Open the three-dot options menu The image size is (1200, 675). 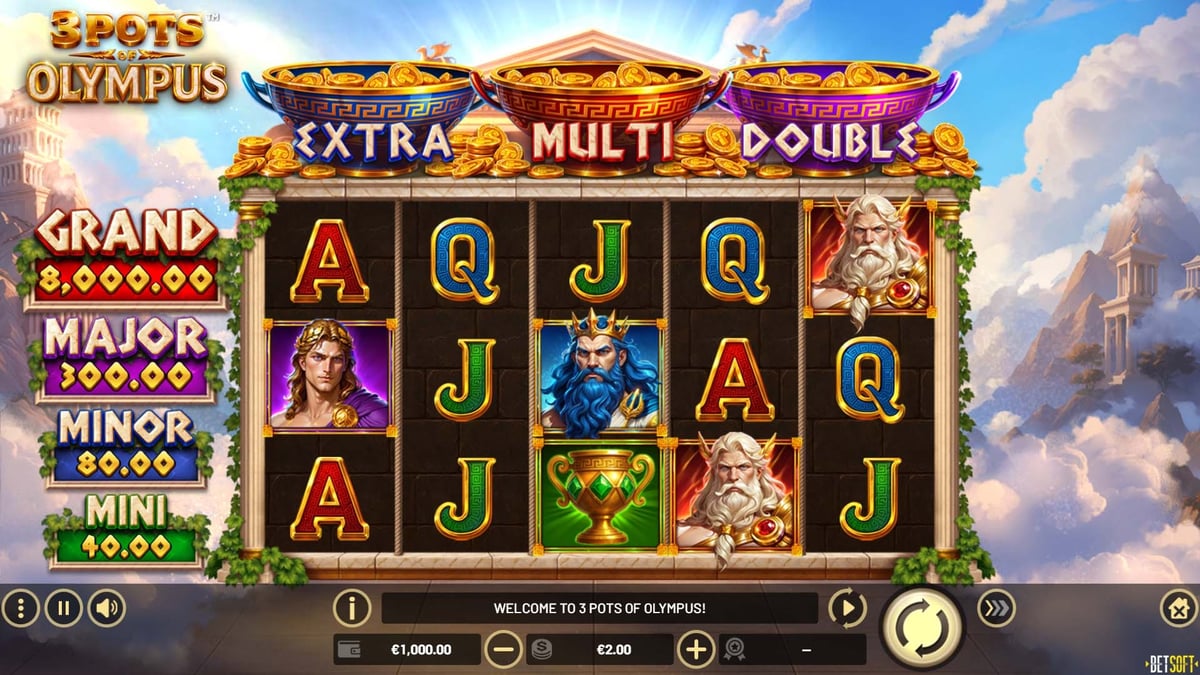click(x=20, y=607)
